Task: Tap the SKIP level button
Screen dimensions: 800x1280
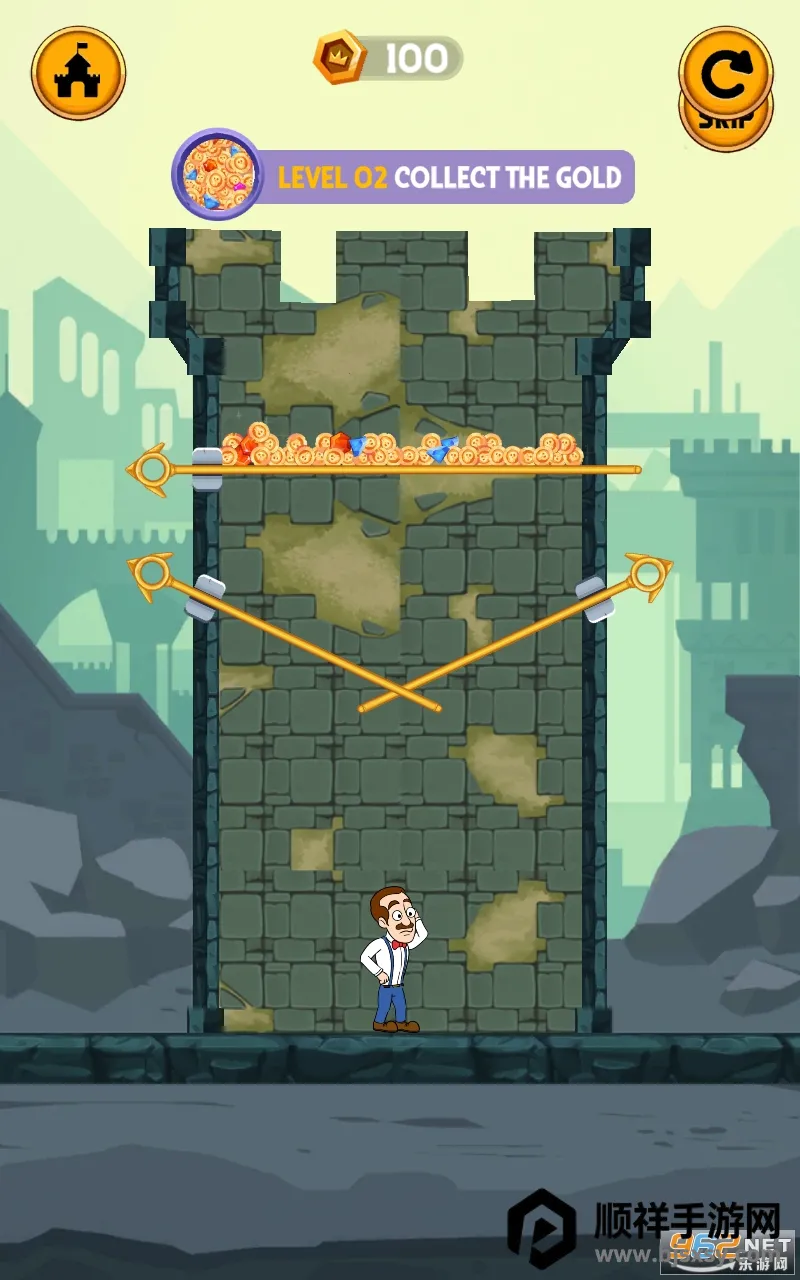Action: click(726, 124)
